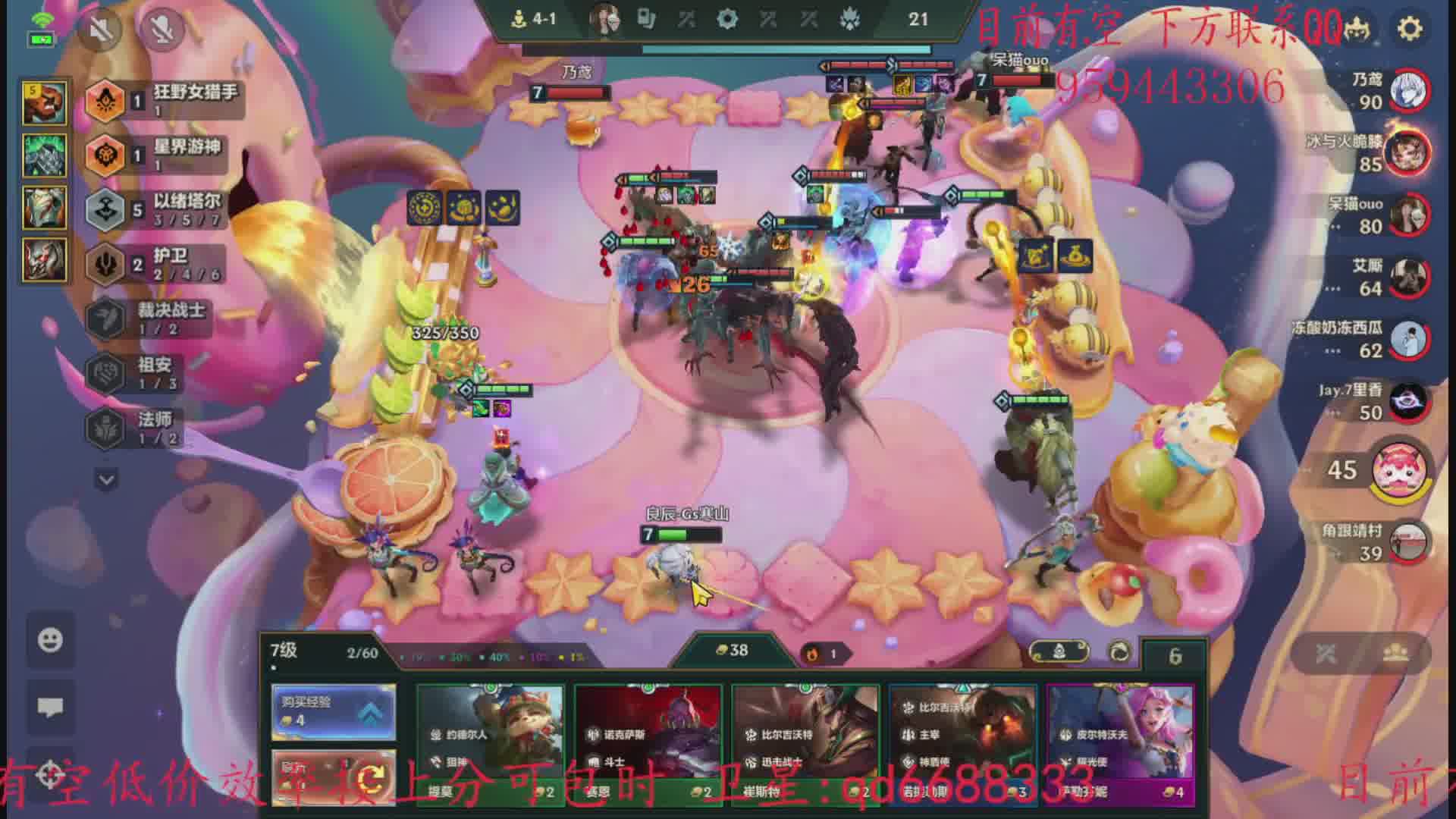Expand the trait list arrow
This screenshot has height=819, width=1456.
[x=106, y=479]
